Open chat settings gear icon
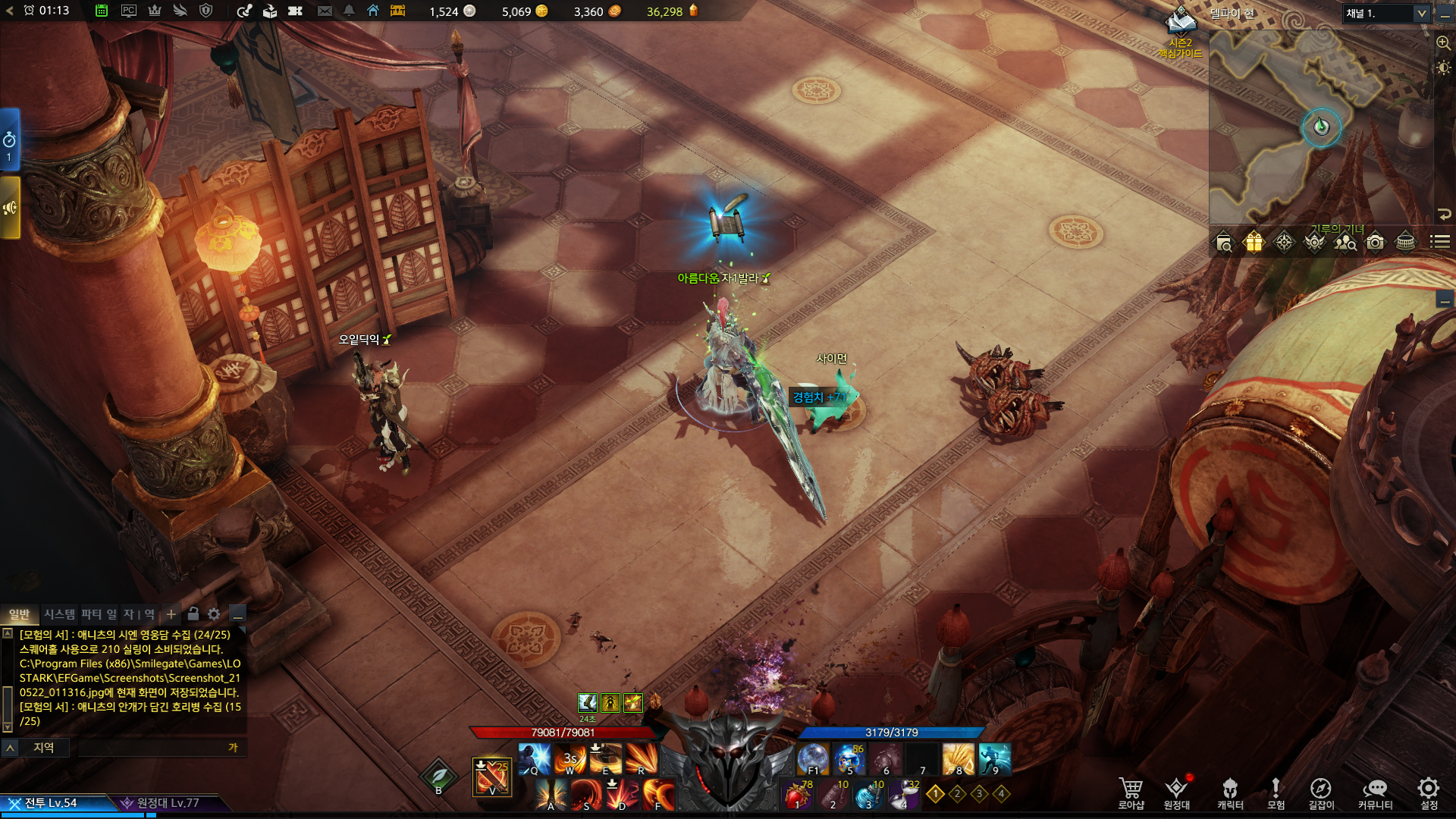1456x819 pixels. tap(214, 614)
